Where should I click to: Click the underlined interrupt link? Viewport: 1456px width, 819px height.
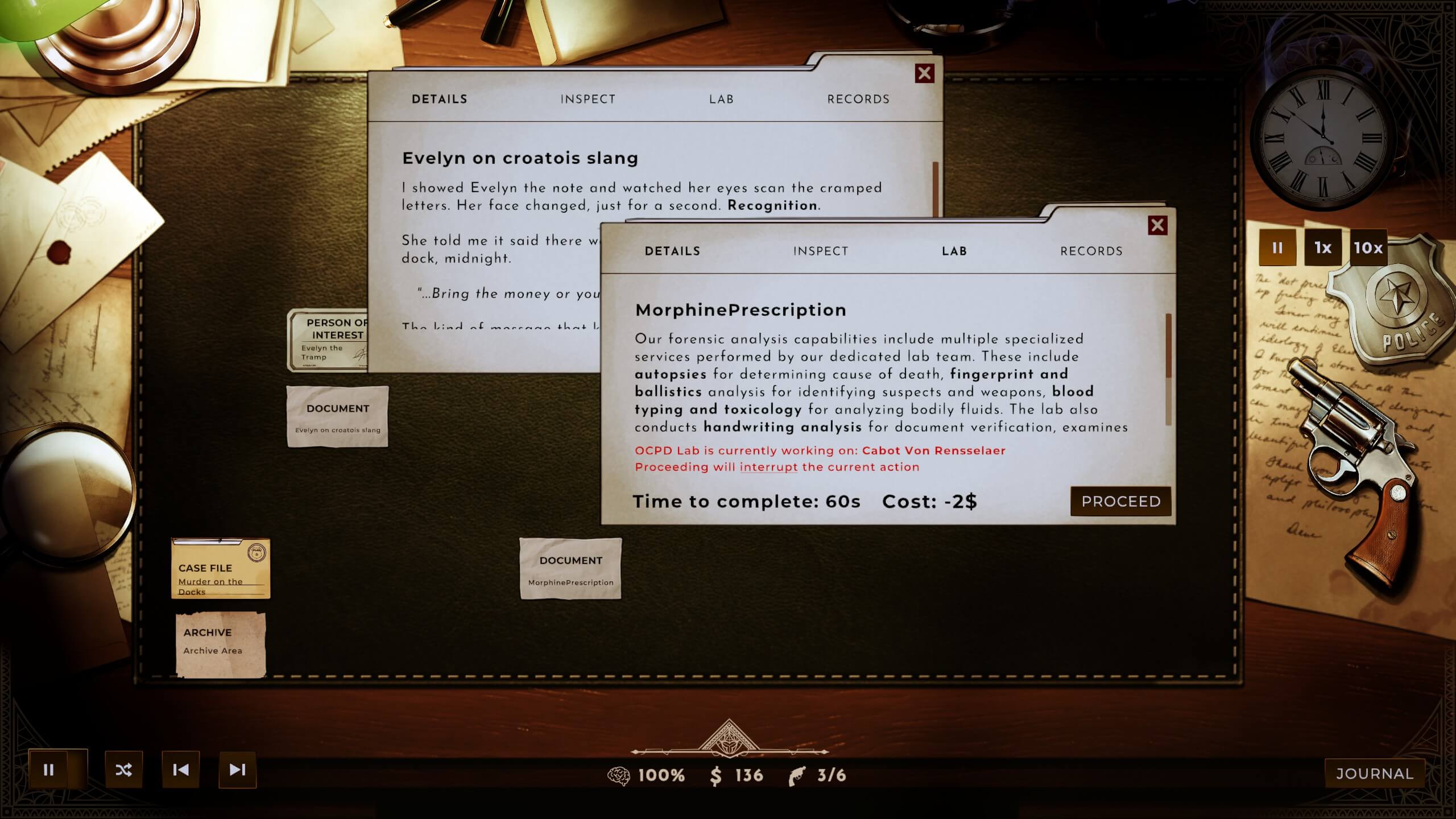click(768, 466)
